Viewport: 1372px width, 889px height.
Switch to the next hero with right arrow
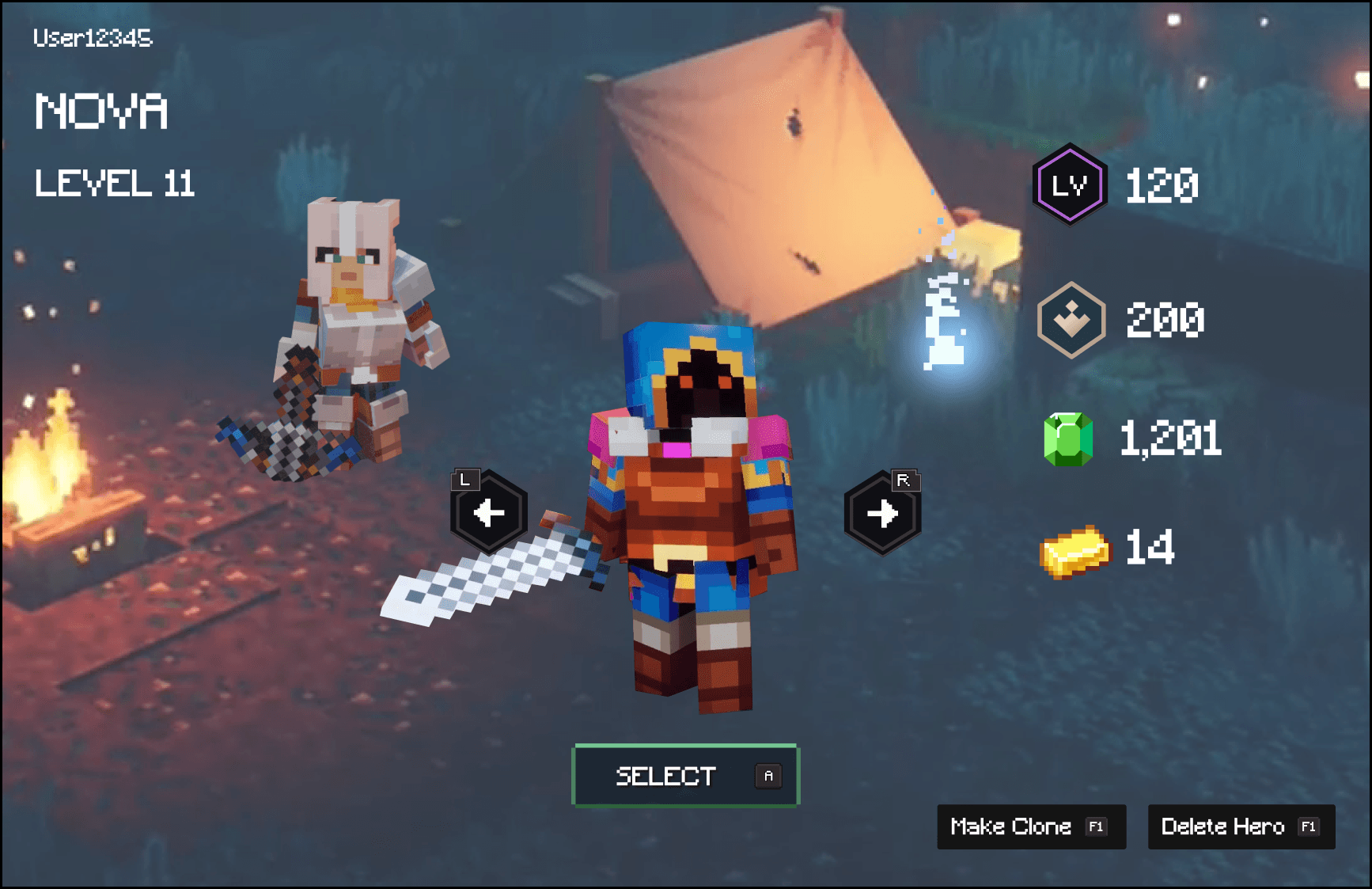[x=882, y=514]
